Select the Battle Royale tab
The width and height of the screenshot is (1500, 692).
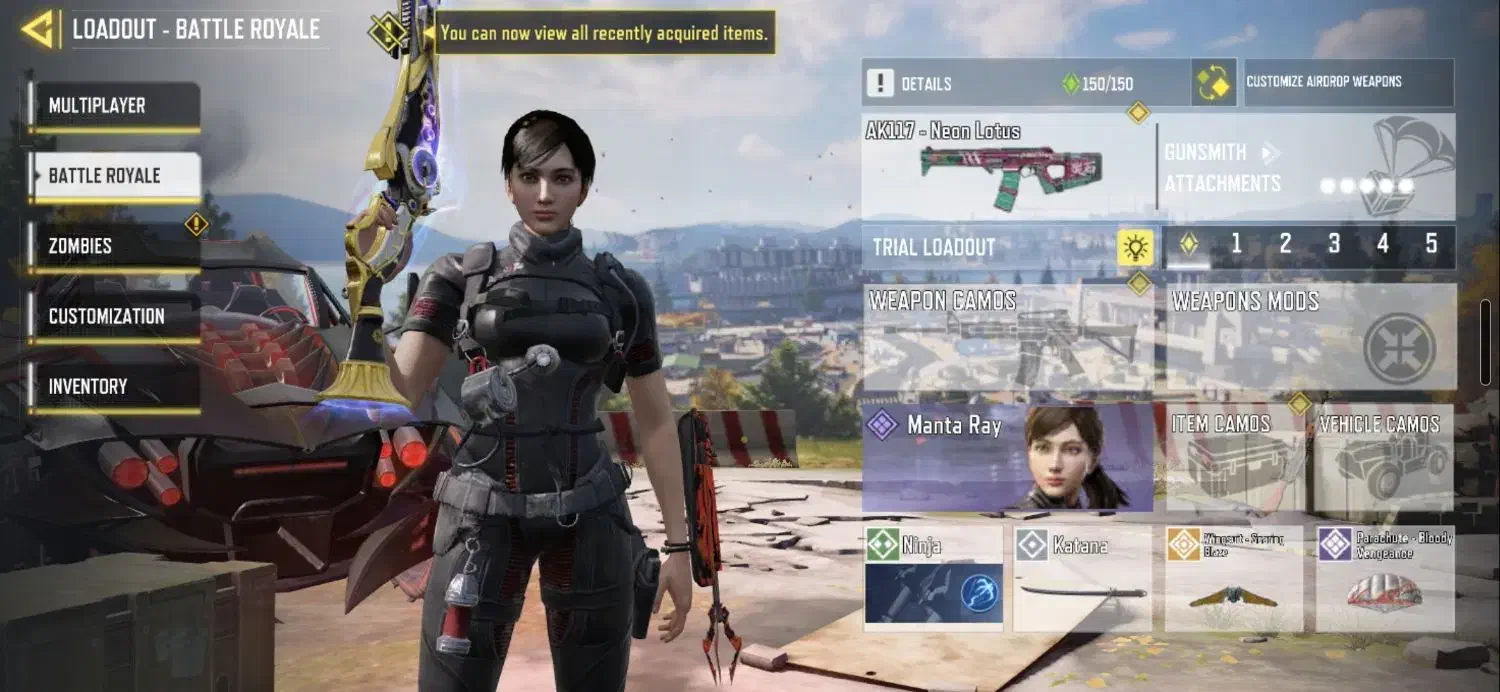tap(114, 176)
